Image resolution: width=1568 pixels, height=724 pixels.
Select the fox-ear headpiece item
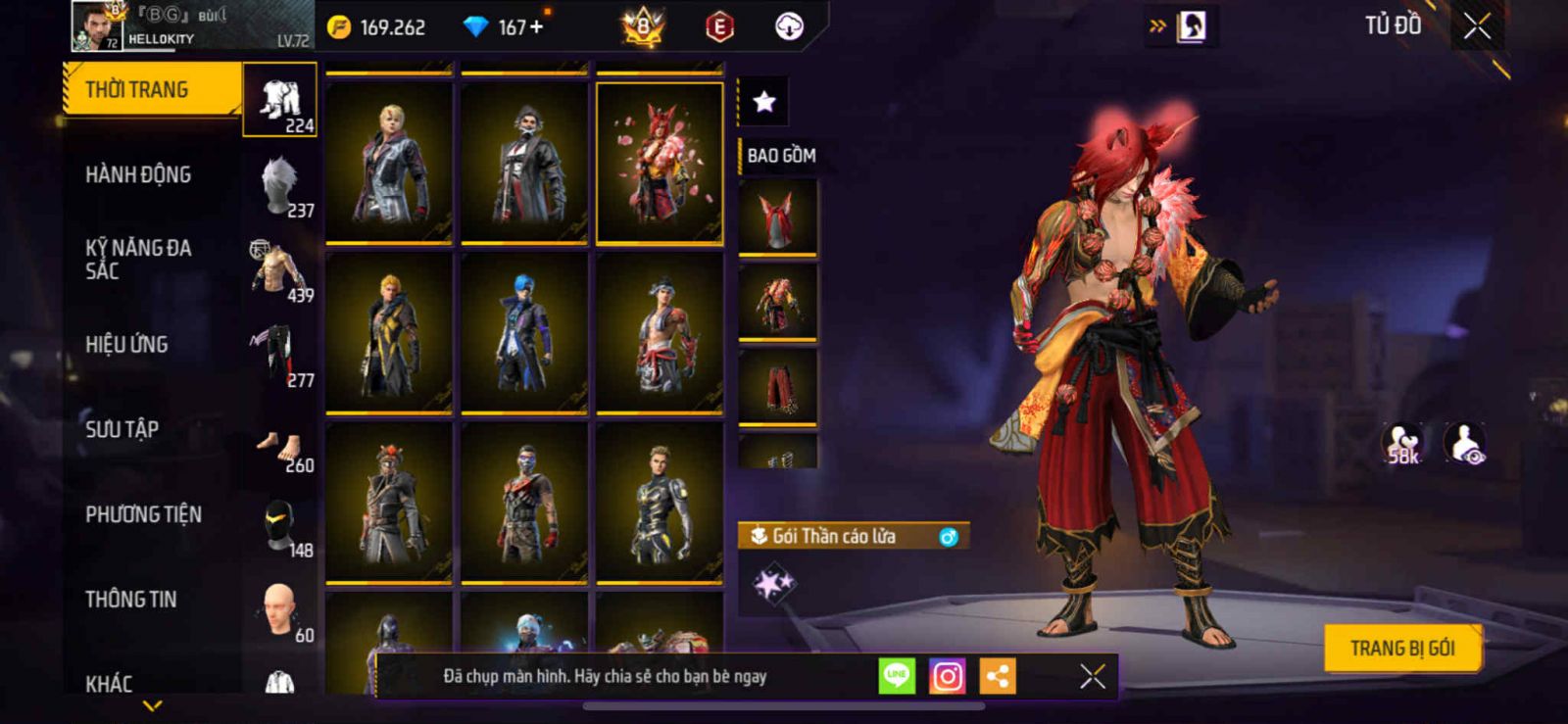pos(777,217)
